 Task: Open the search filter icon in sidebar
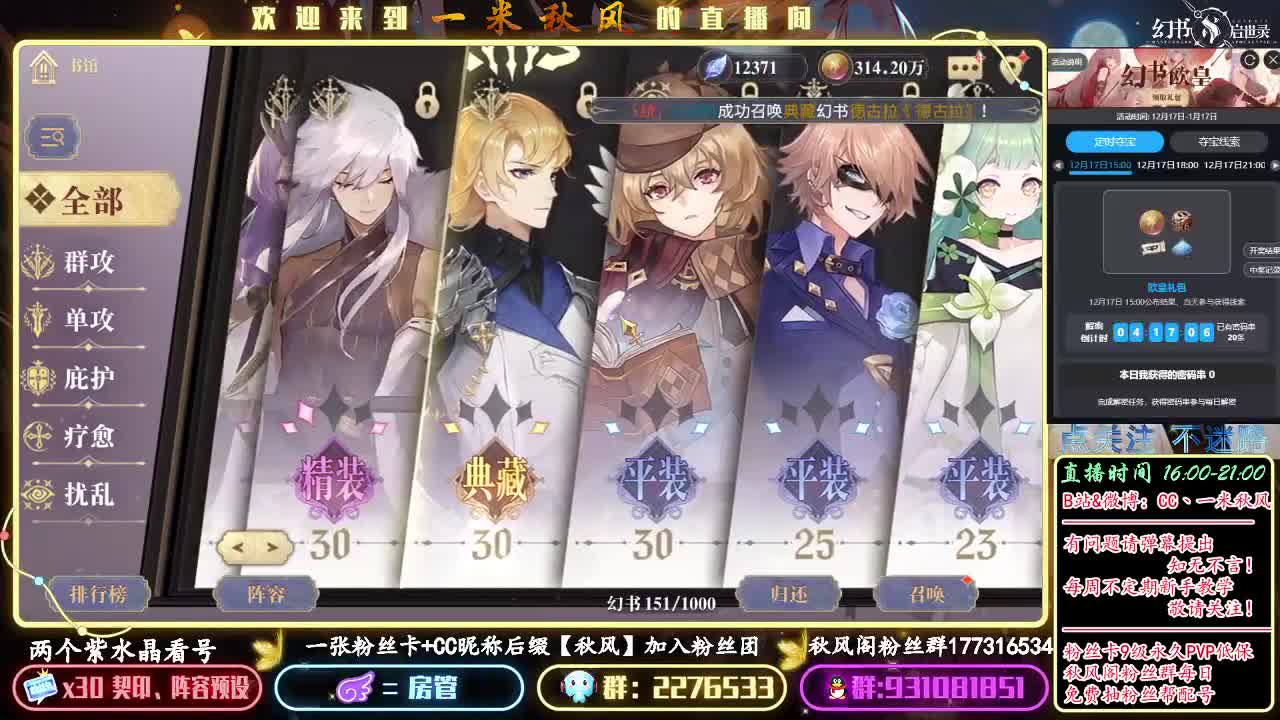tap(51, 137)
